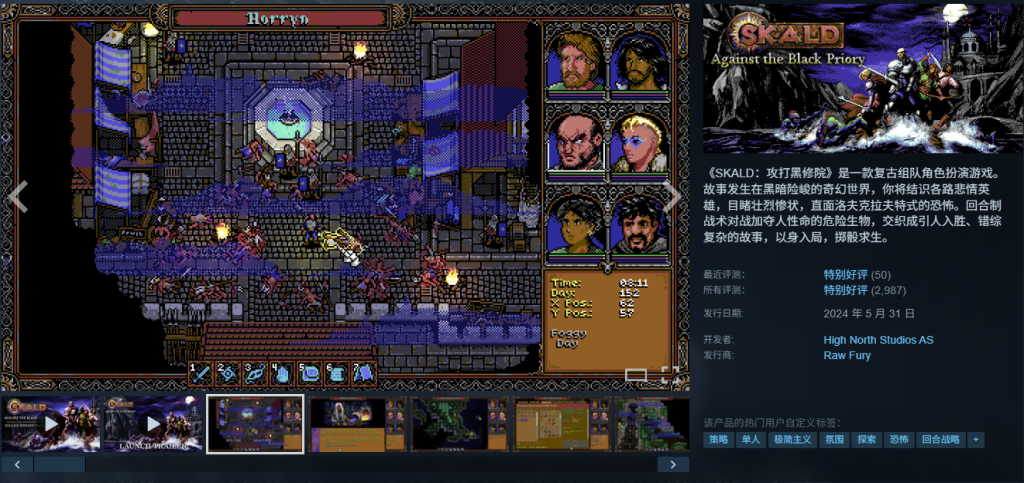Select the blond bearded man's portrait
Screen dimensions: 1024x483
point(575,62)
